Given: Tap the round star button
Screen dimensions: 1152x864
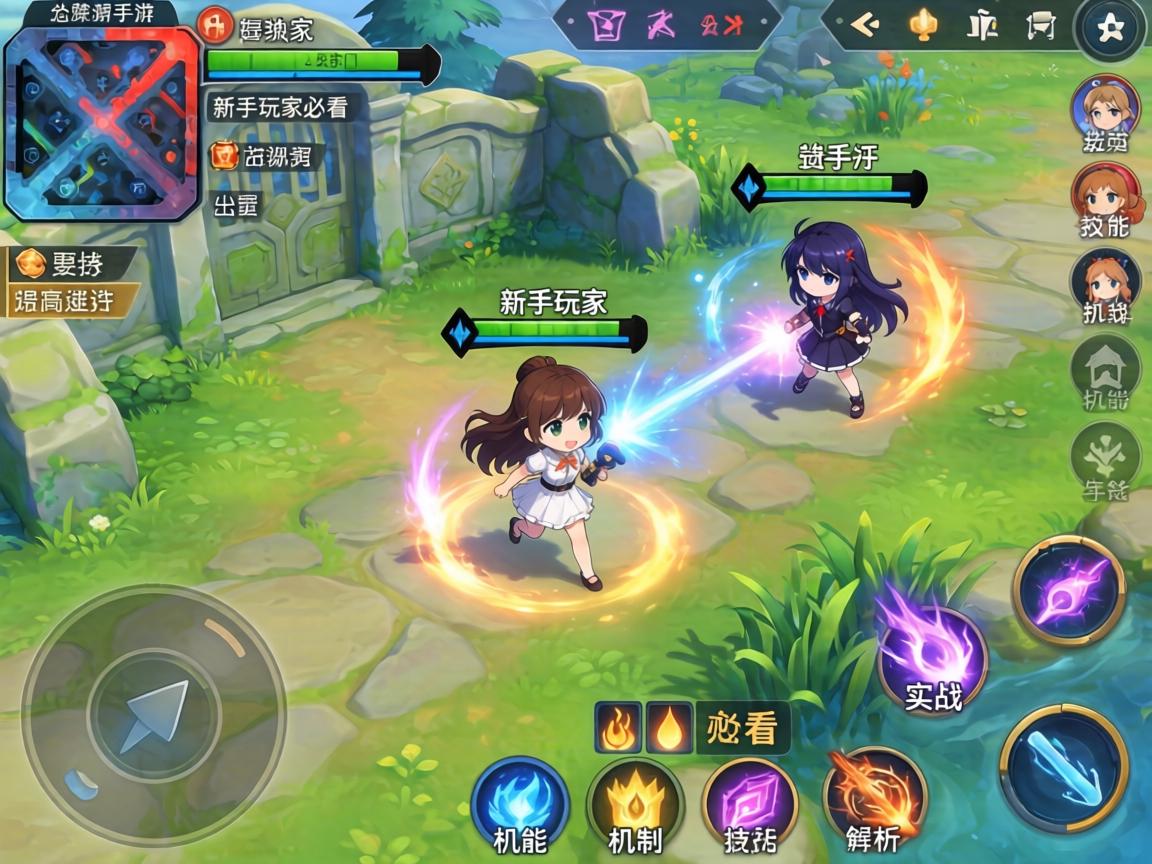Looking at the screenshot, I should click(1107, 28).
